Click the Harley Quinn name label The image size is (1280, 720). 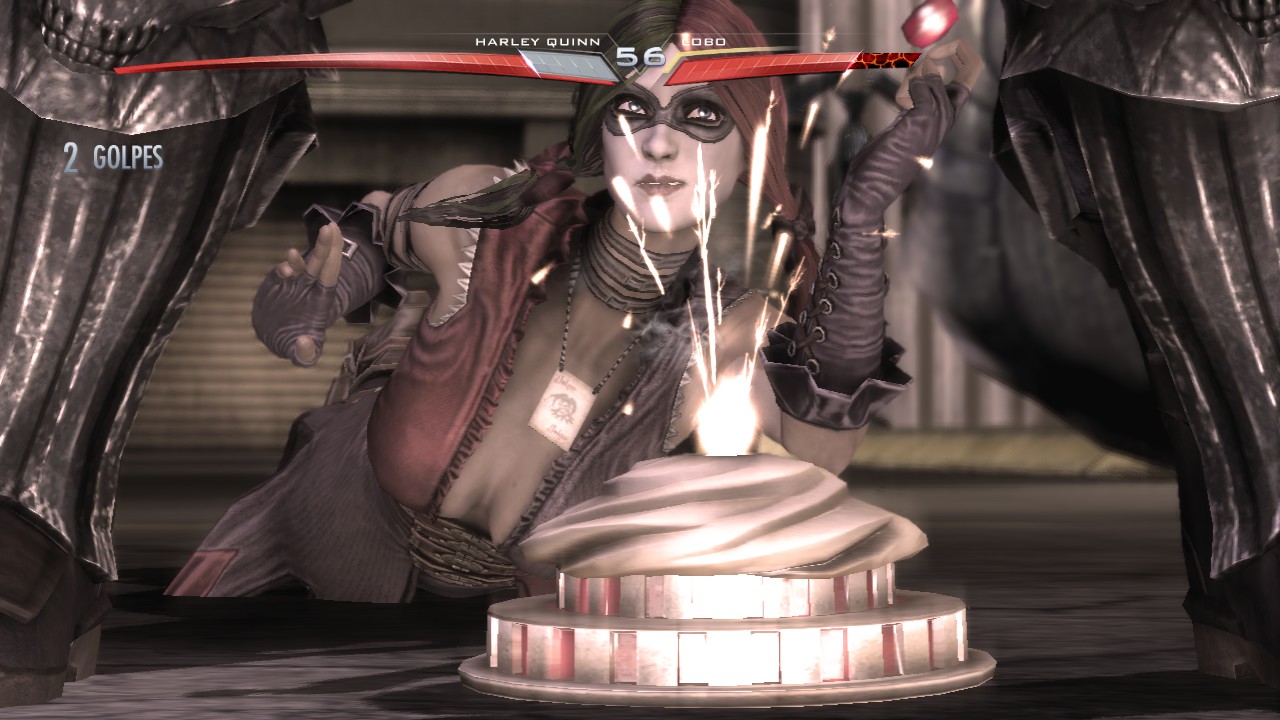tap(535, 42)
